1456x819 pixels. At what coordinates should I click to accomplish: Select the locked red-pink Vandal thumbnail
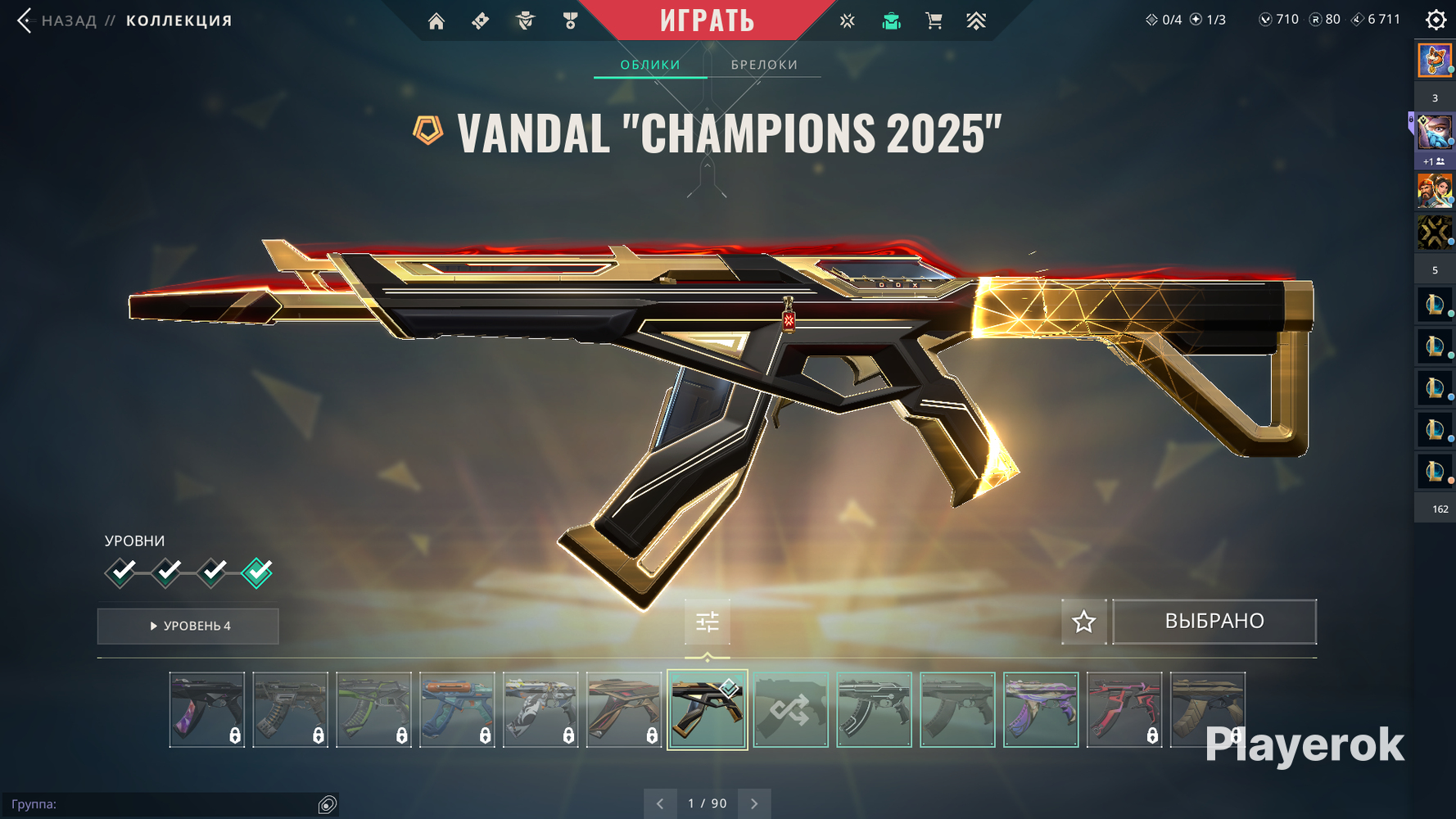(x=1124, y=709)
